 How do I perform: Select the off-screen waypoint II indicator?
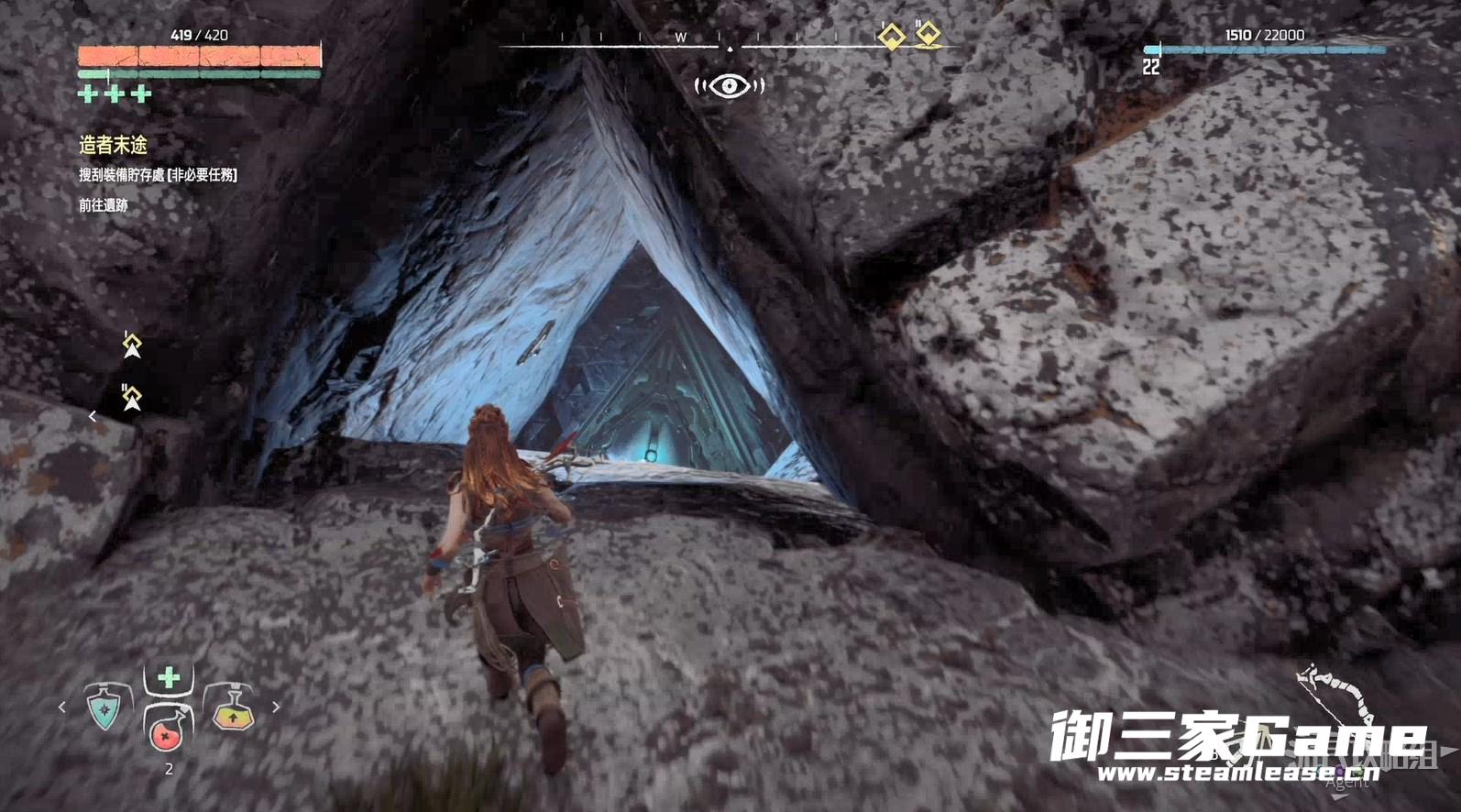(132, 398)
